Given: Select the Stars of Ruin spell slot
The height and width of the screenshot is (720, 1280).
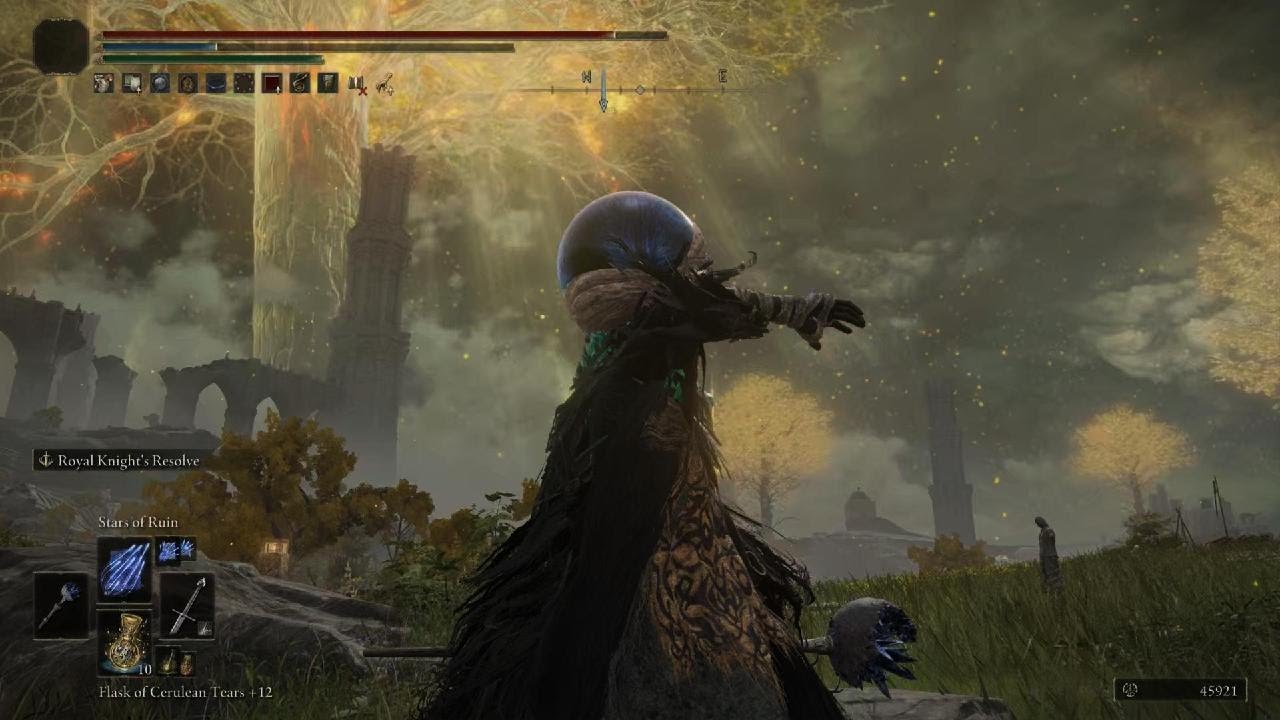Looking at the screenshot, I should click(x=125, y=569).
